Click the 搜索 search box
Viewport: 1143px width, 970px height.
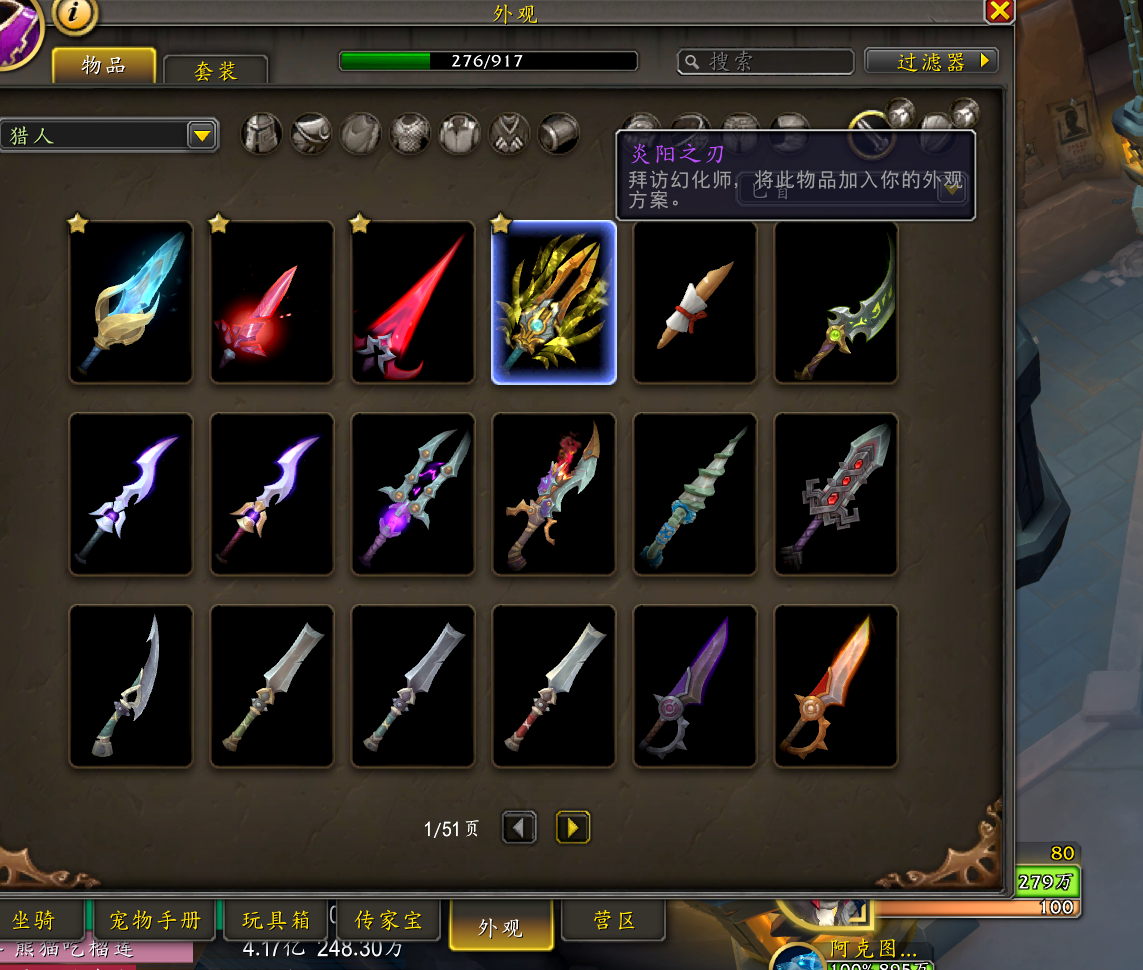766,62
